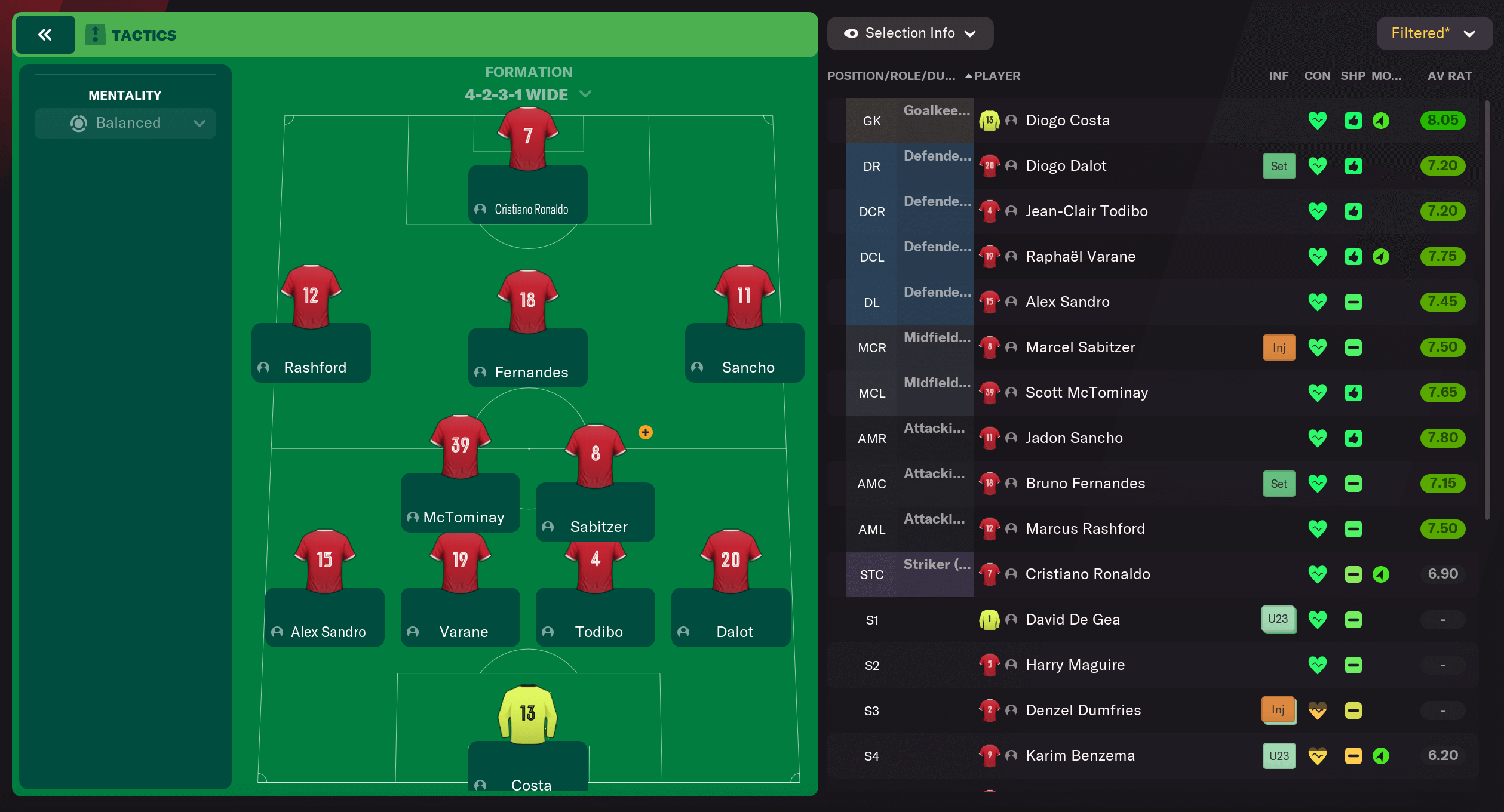Image resolution: width=1504 pixels, height=812 pixels.
Task: Click Raphaël Varane's green morale indicator icon
Action: pos(1382,256)
